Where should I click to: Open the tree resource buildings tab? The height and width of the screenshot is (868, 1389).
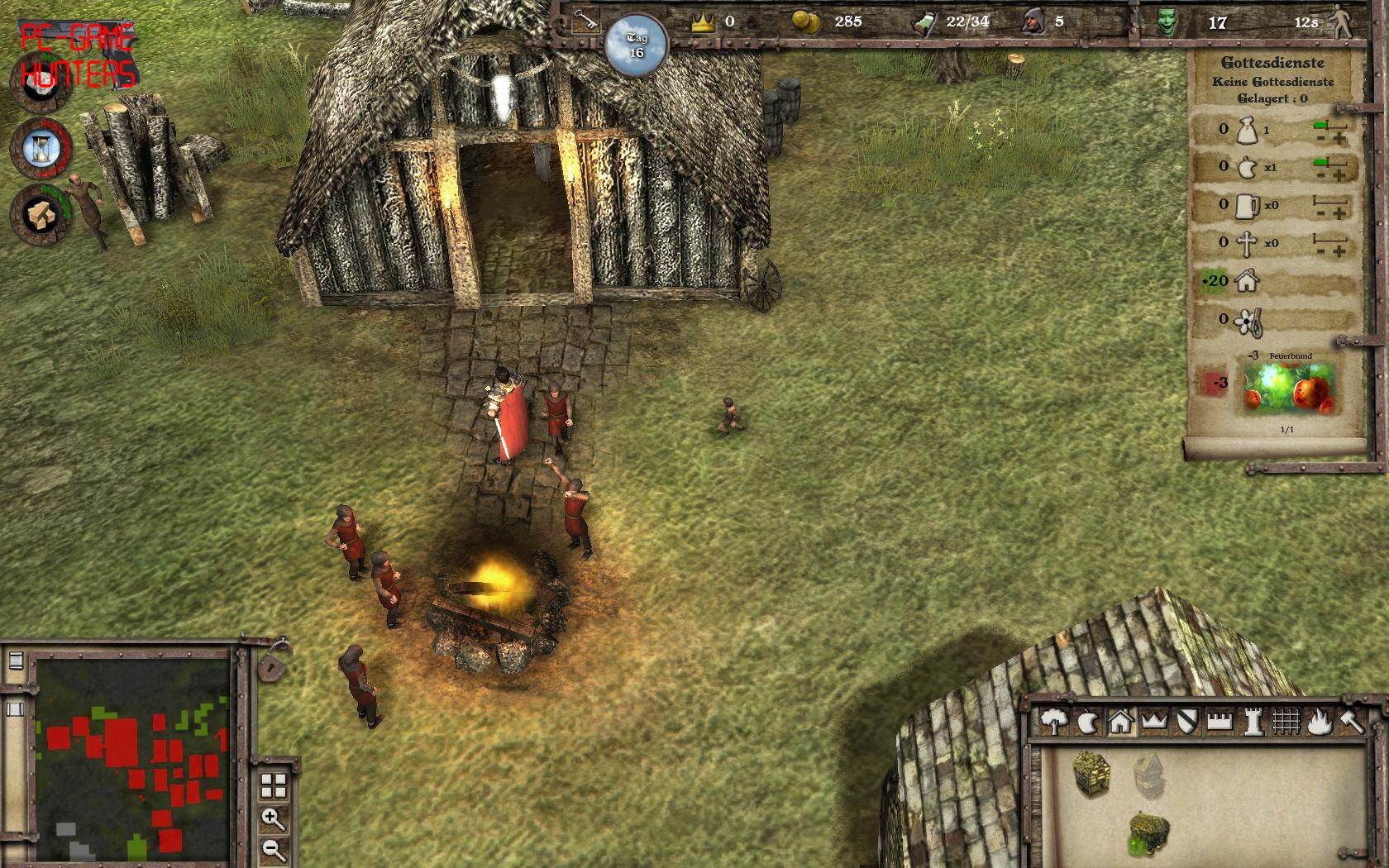[x=1053, y=722]
